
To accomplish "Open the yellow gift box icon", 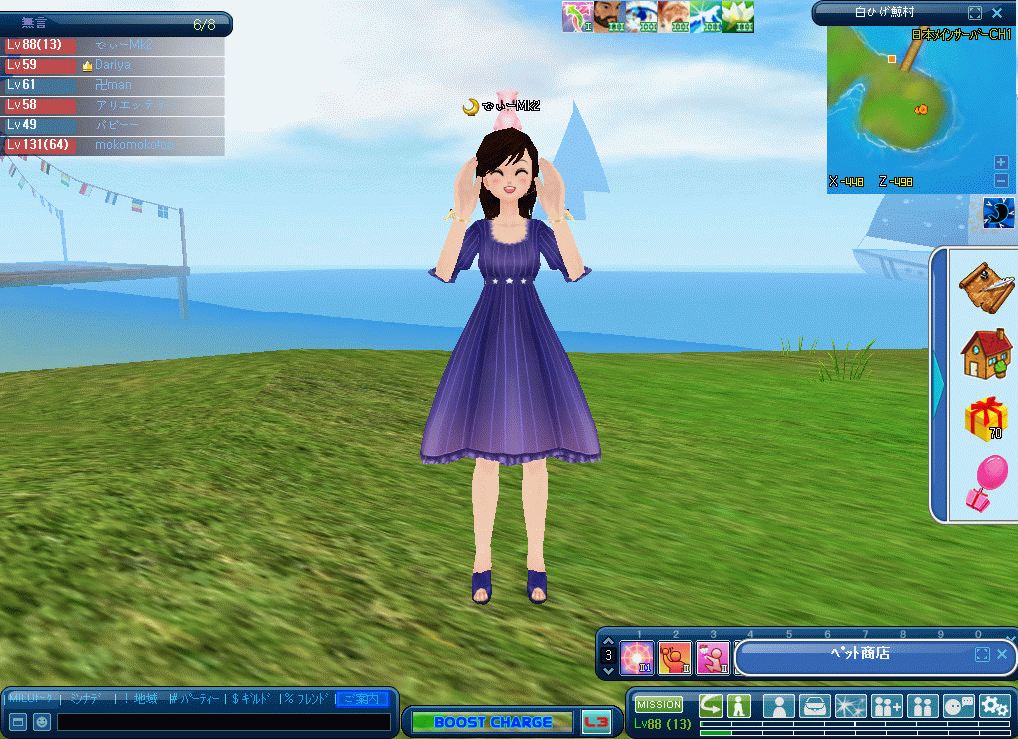I will coord(985,418).
